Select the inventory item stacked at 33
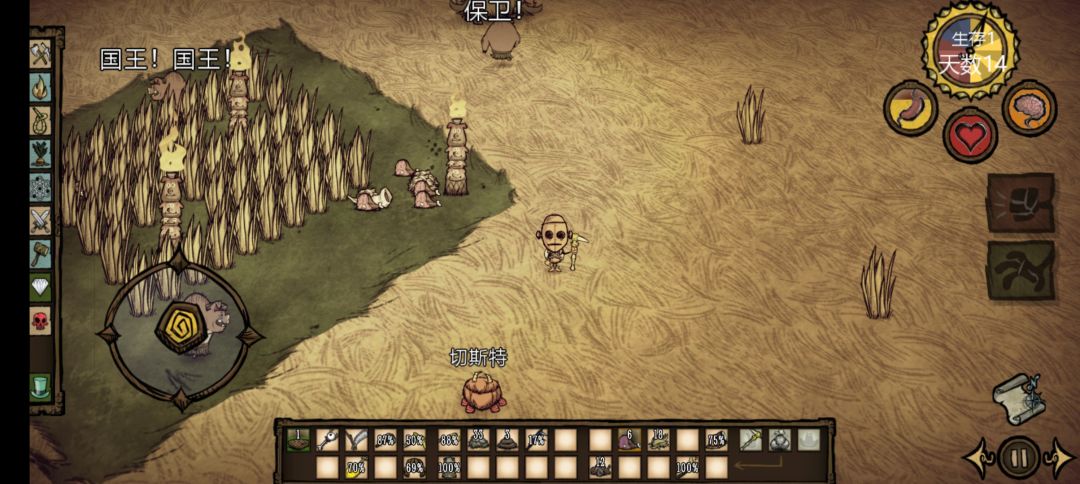The height and width of the screenshot is (484, 1080). (478, 439)
